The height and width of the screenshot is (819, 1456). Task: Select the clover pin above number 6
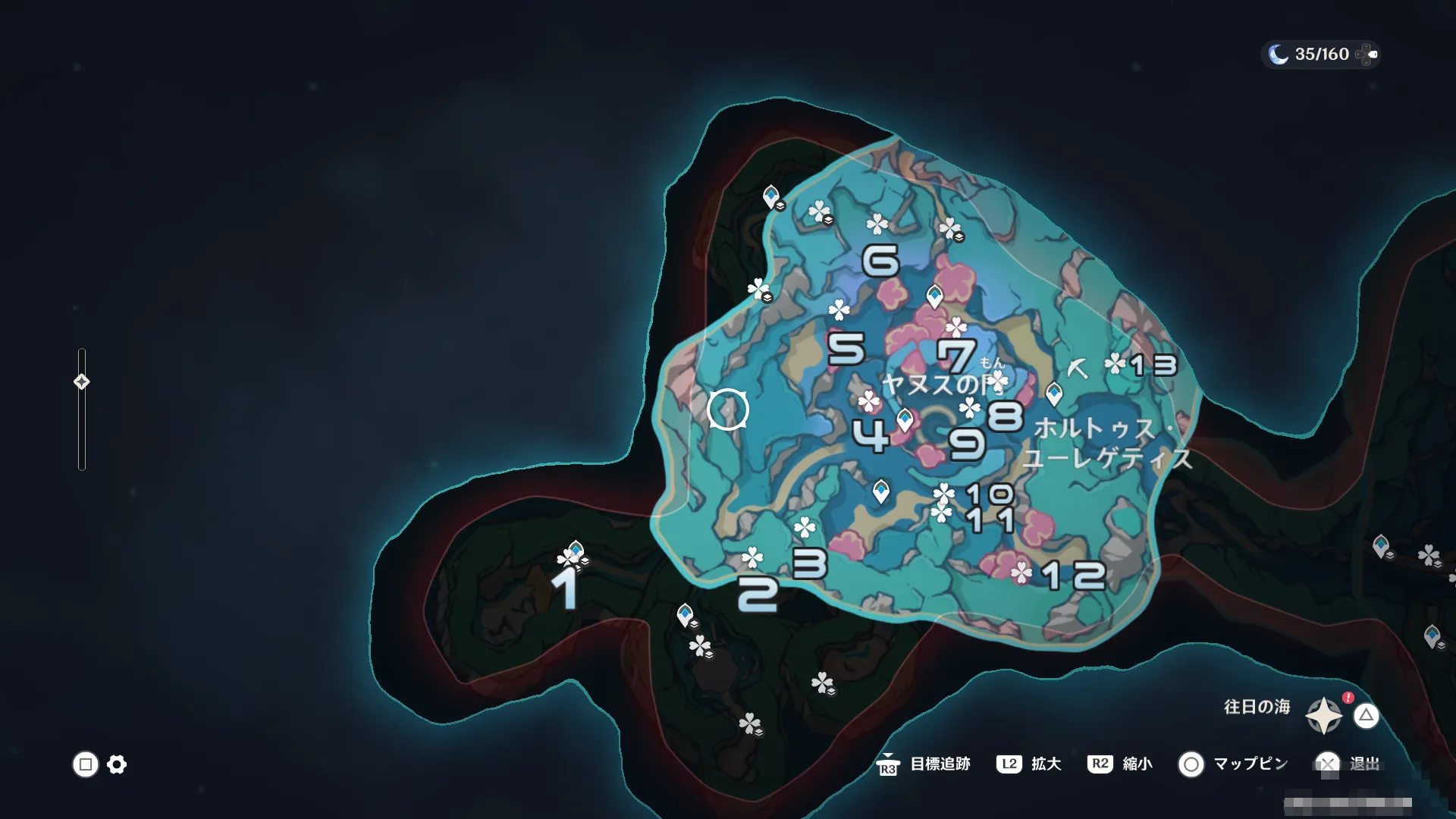[x=877, y=224]
